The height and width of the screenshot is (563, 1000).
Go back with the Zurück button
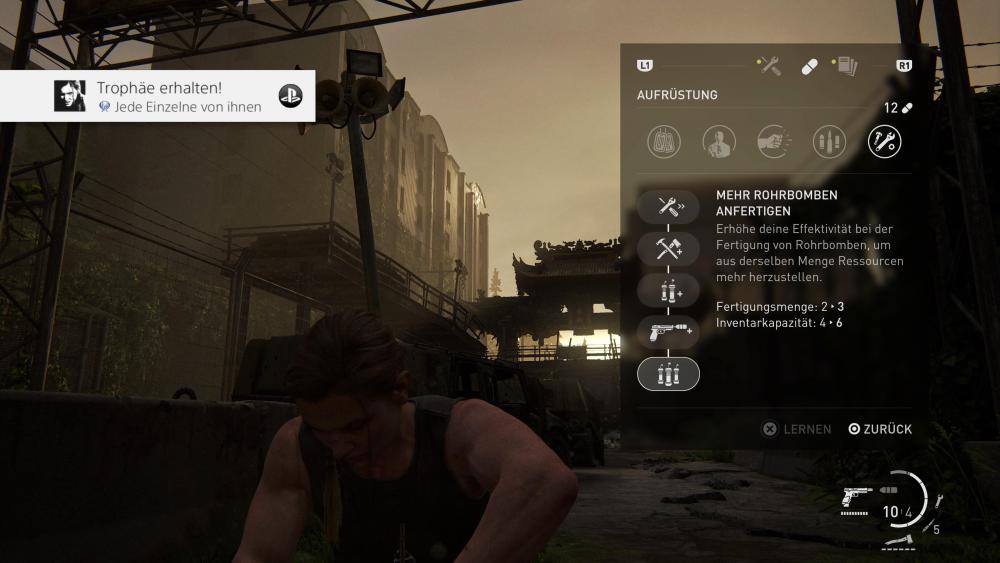tap(880, 429)
